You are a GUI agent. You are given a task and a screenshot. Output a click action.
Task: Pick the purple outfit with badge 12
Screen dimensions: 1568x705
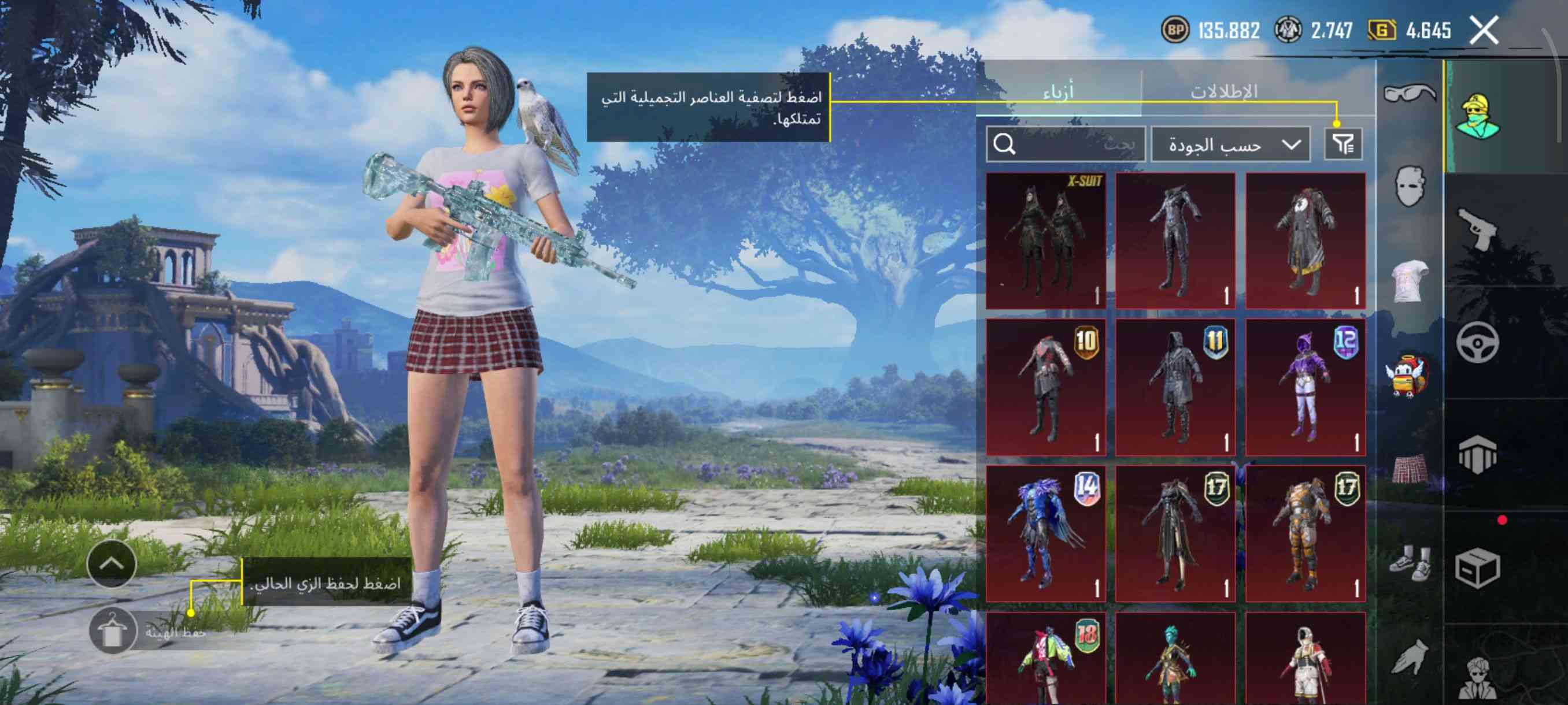tap(1305, 387)
